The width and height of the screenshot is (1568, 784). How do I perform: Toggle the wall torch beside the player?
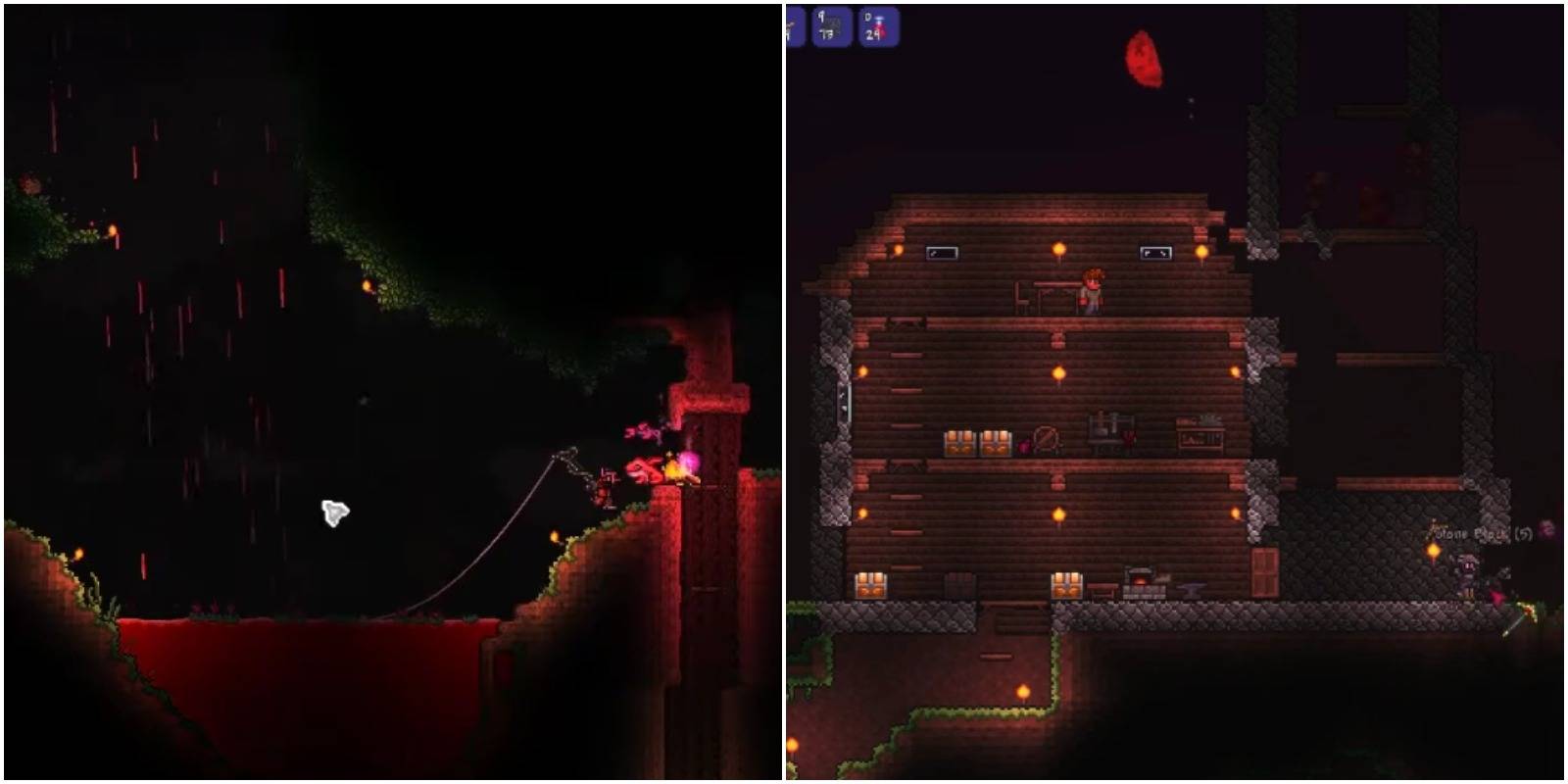coord(1059,250)
